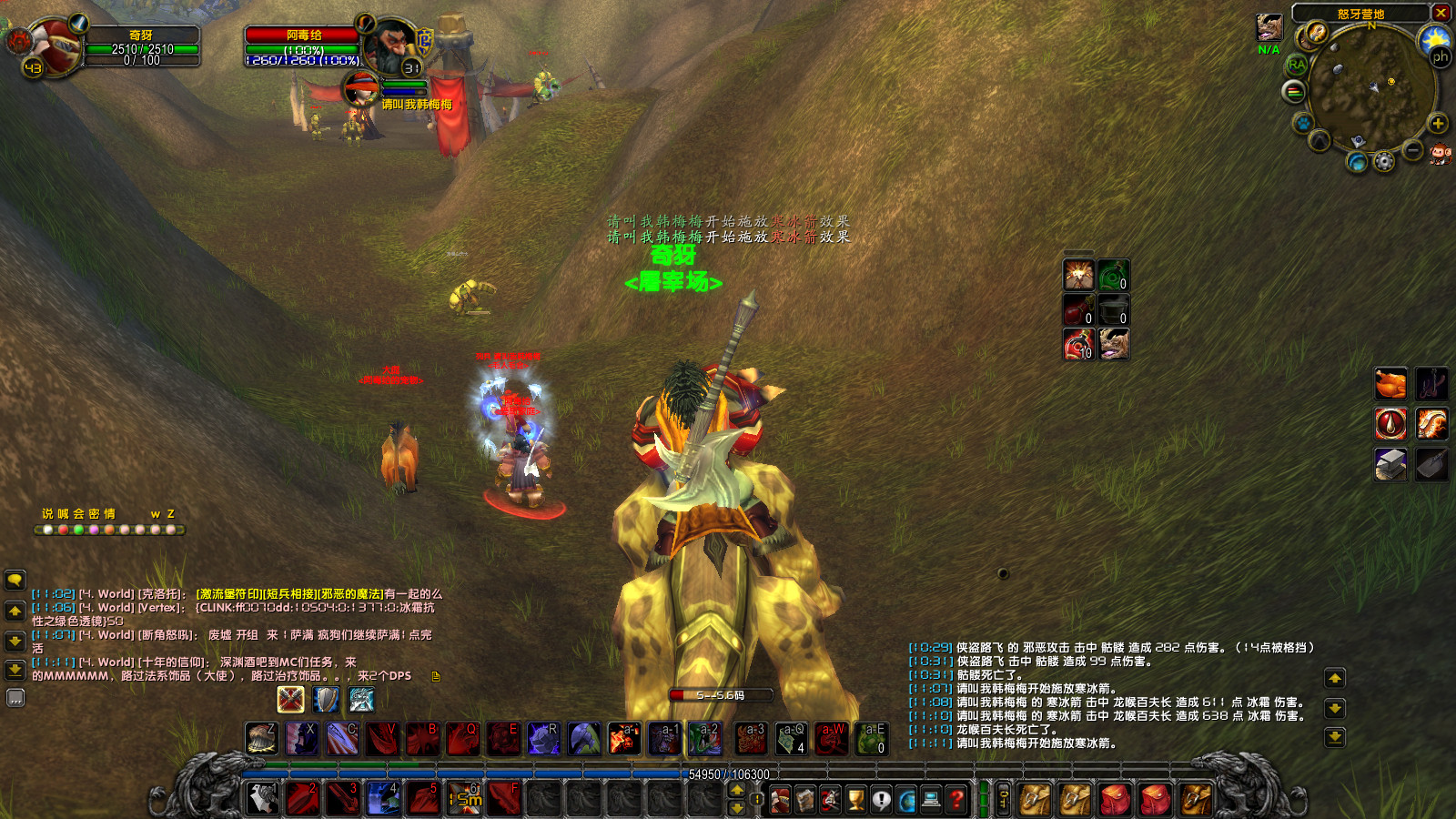Switch to the 密 chat tab
Image resolution: width=1456 pixels, height=819 pixels.
click(x=93, y=513)
